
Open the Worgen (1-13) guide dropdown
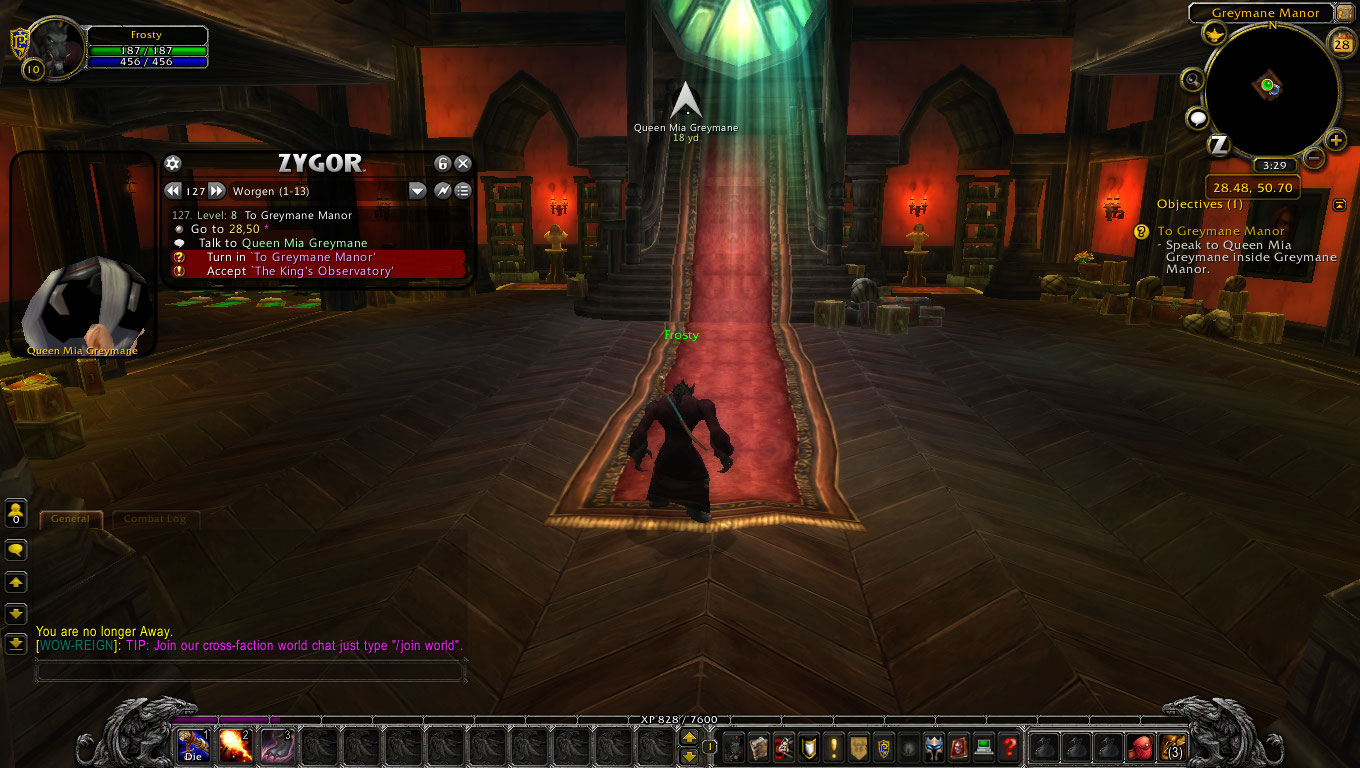pos(417,190)
